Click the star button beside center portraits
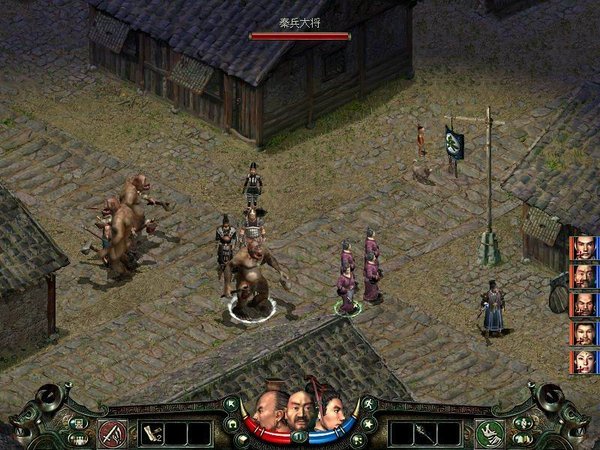Viewport: 600px width, 450px height. [x=368, y=424]
